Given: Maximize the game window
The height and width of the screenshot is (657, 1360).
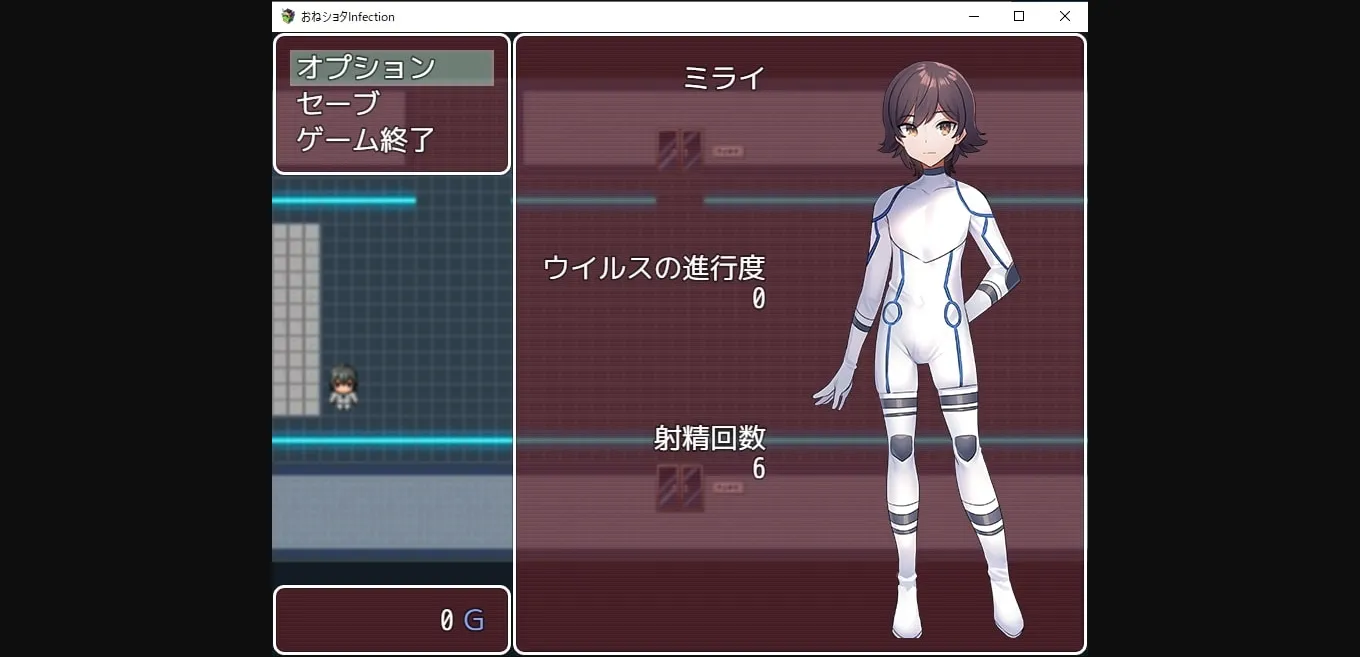Looking at the screenshot, I should (1019, 16).
